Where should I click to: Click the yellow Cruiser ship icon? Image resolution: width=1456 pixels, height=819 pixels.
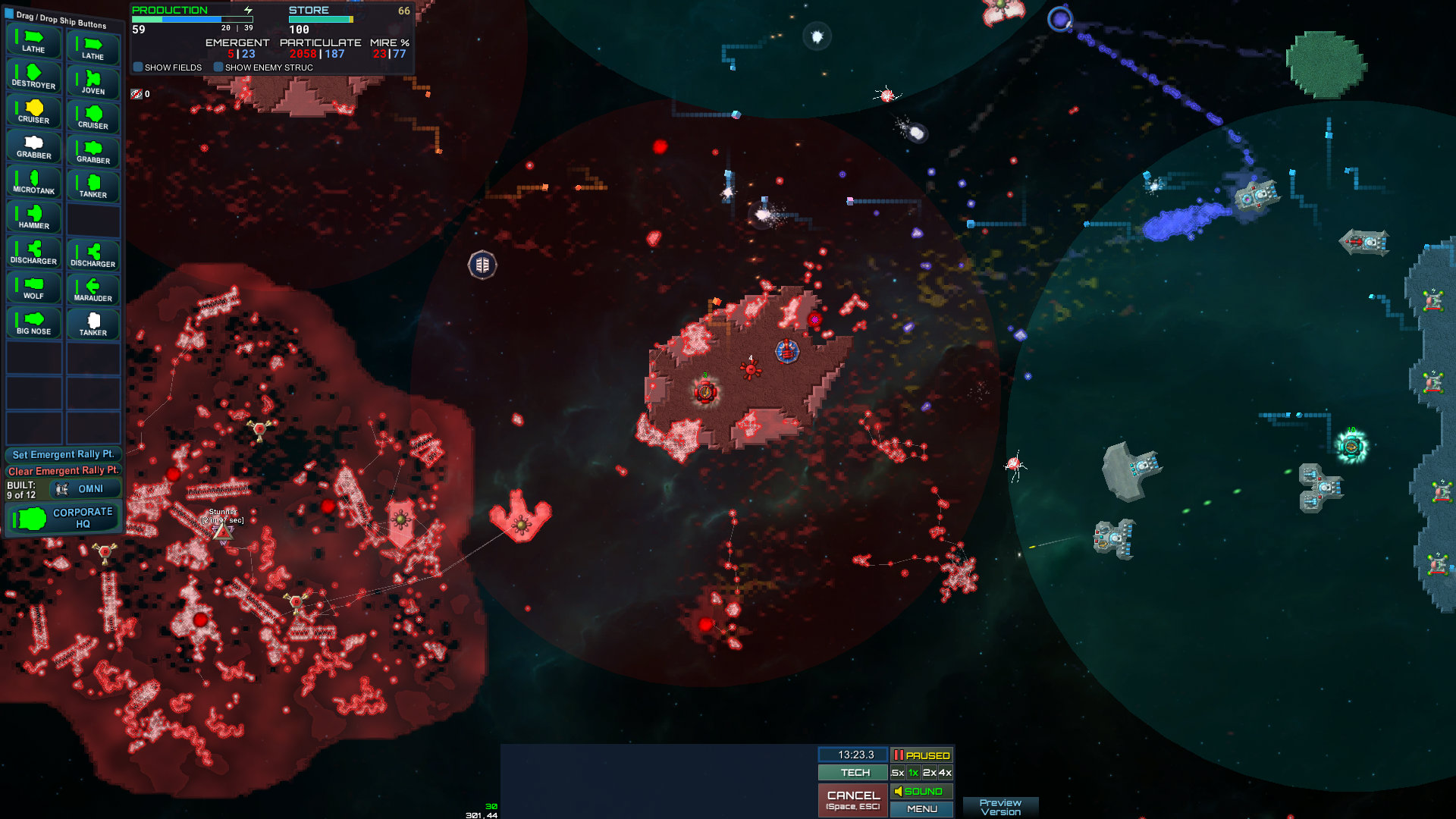[x=33, y=111]
